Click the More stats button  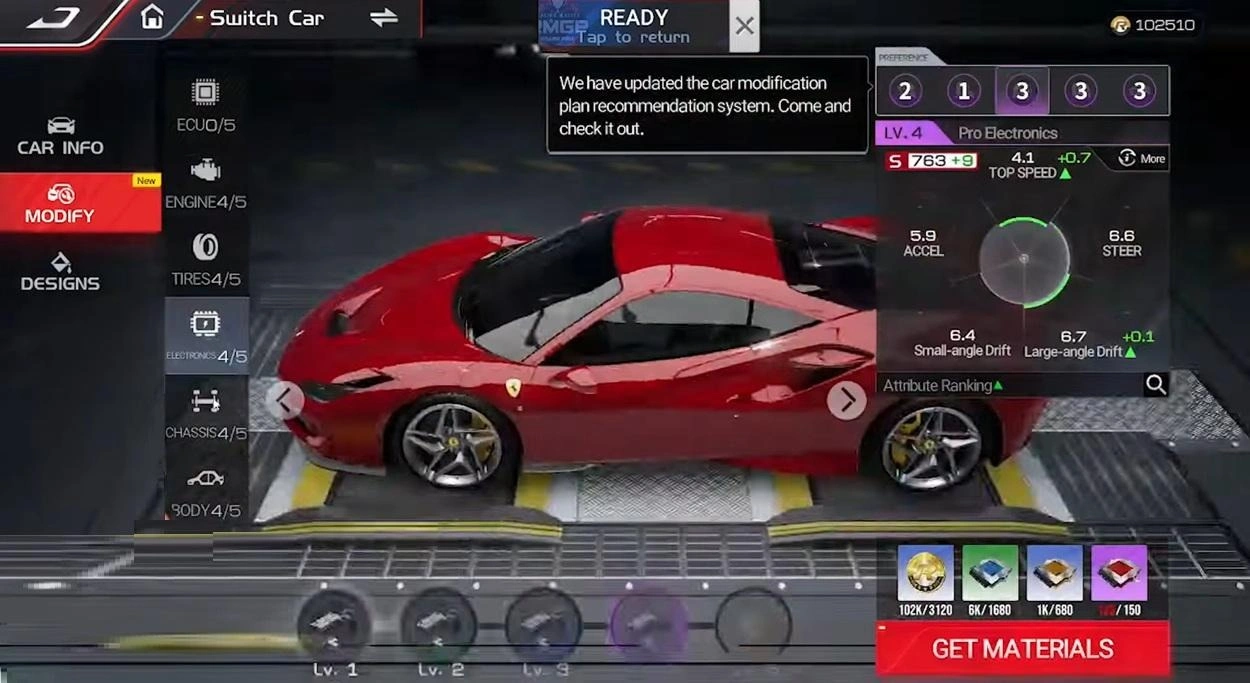point(1141,158)
